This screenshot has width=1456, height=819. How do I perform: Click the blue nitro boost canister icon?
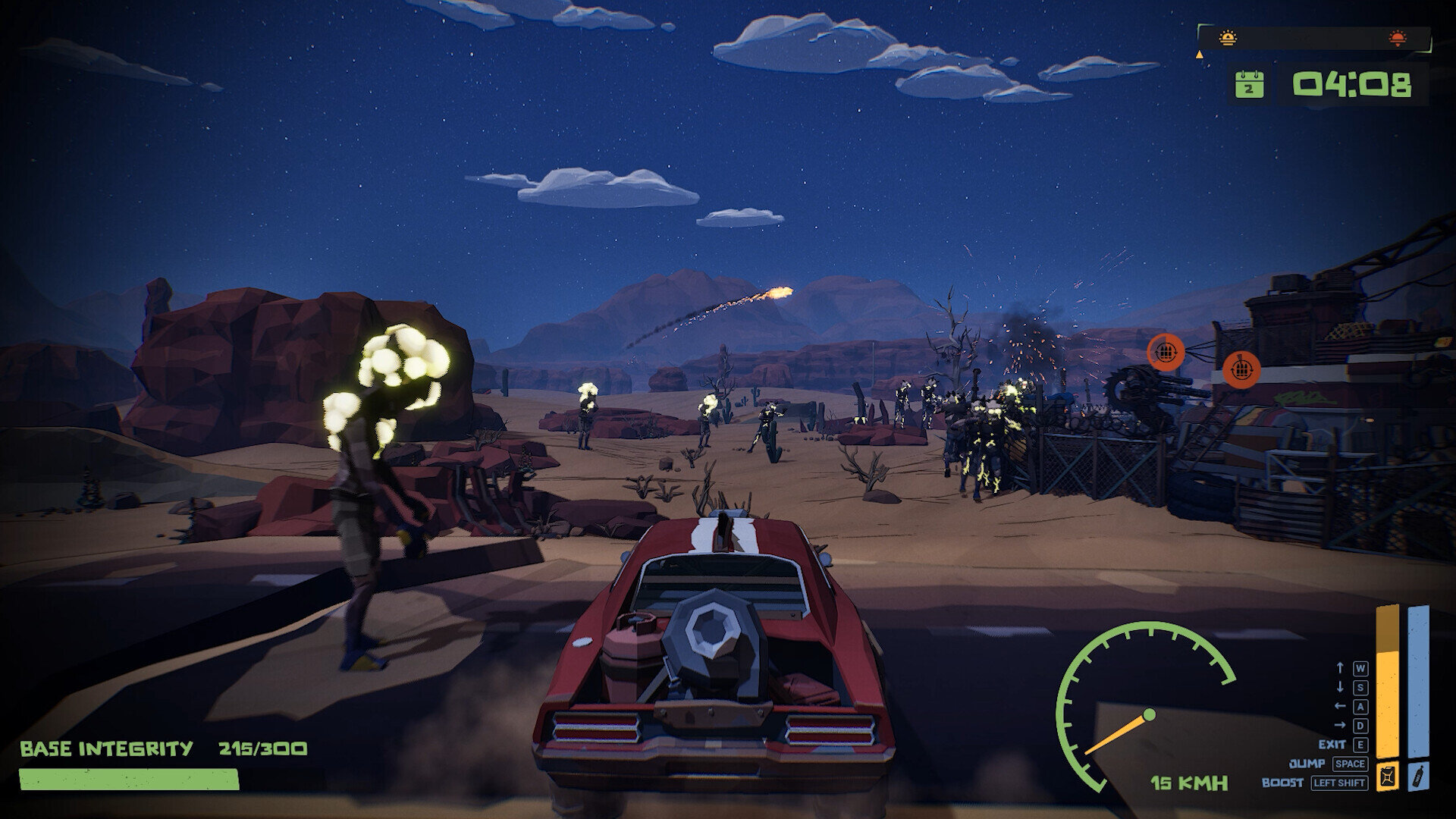1418,778
